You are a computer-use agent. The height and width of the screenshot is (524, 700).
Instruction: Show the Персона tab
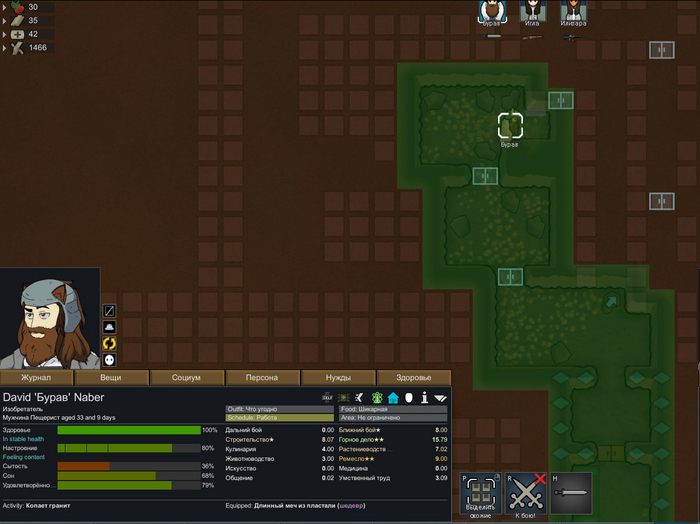click(262, 378)
